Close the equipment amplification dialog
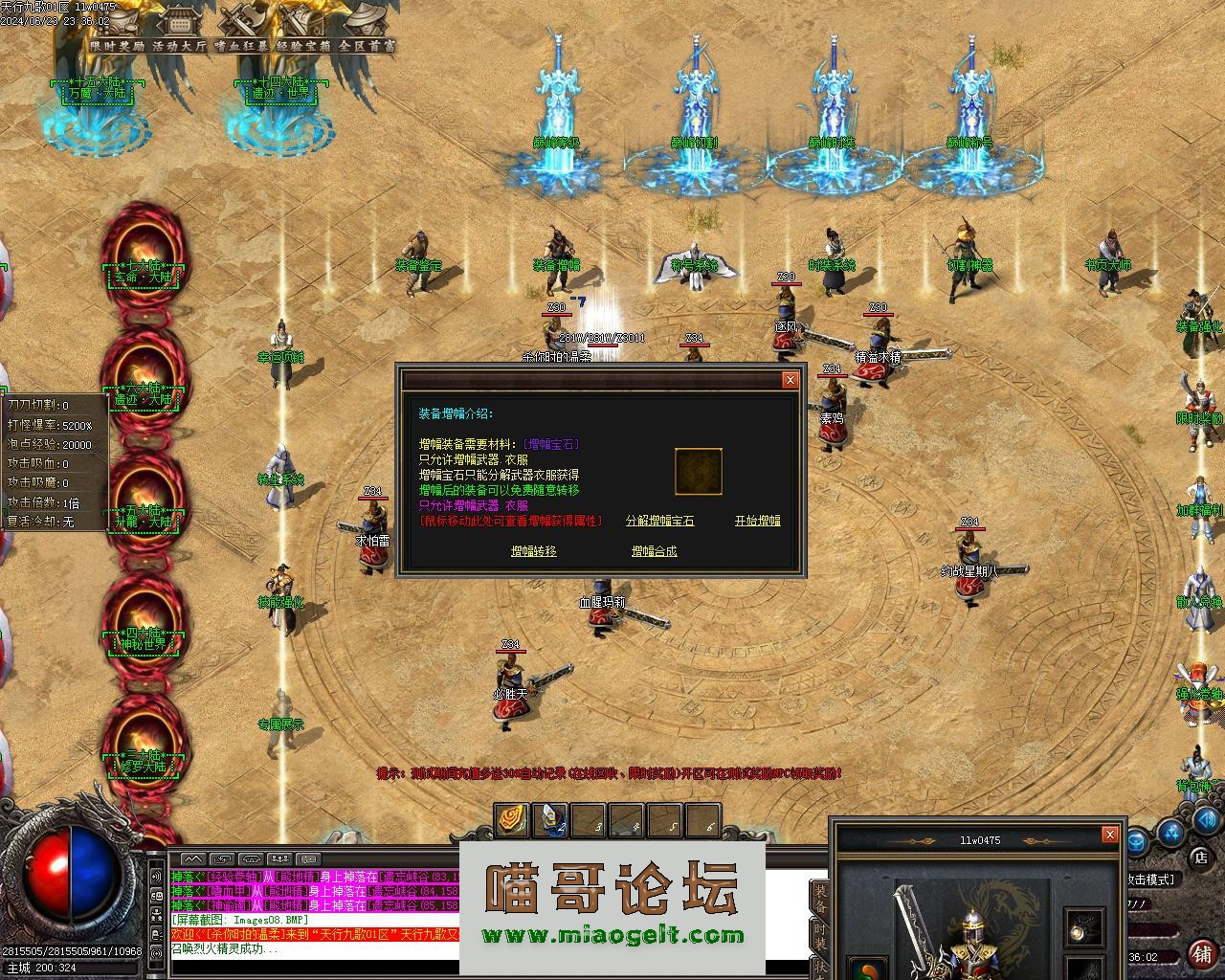 pyautogui.click(x=790, y=380)
